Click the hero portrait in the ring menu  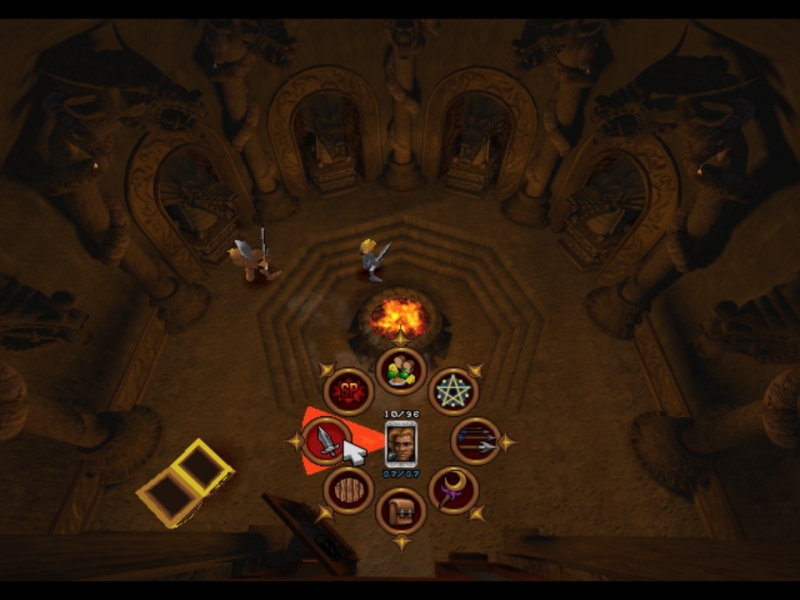tap(401, 442)
